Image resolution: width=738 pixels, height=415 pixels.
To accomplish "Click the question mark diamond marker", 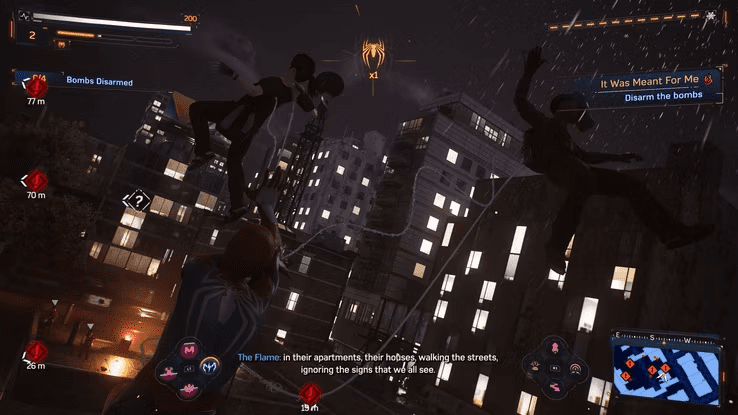I will point(139,201).
